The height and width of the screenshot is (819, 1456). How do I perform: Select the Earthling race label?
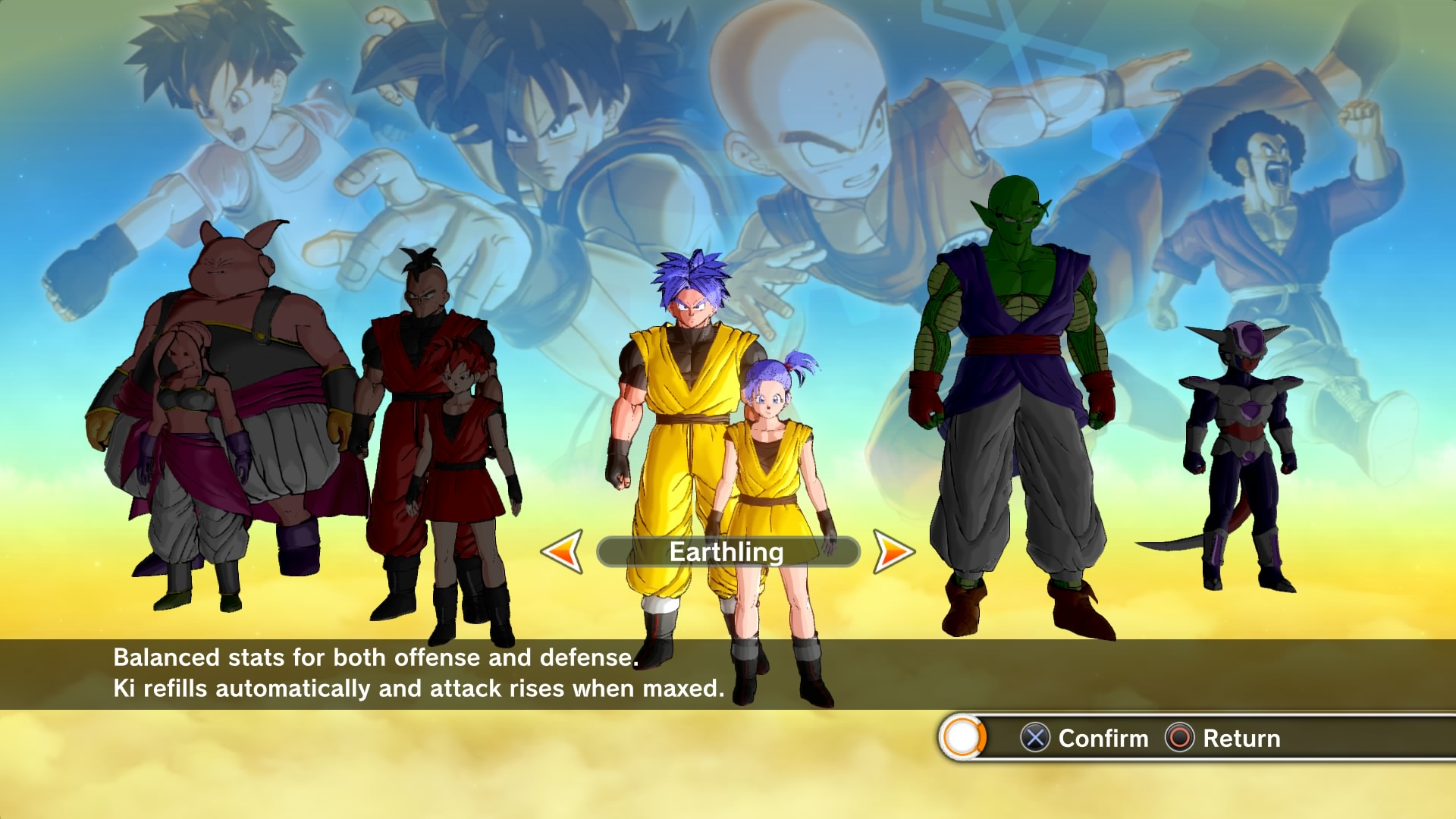(727, 552)
